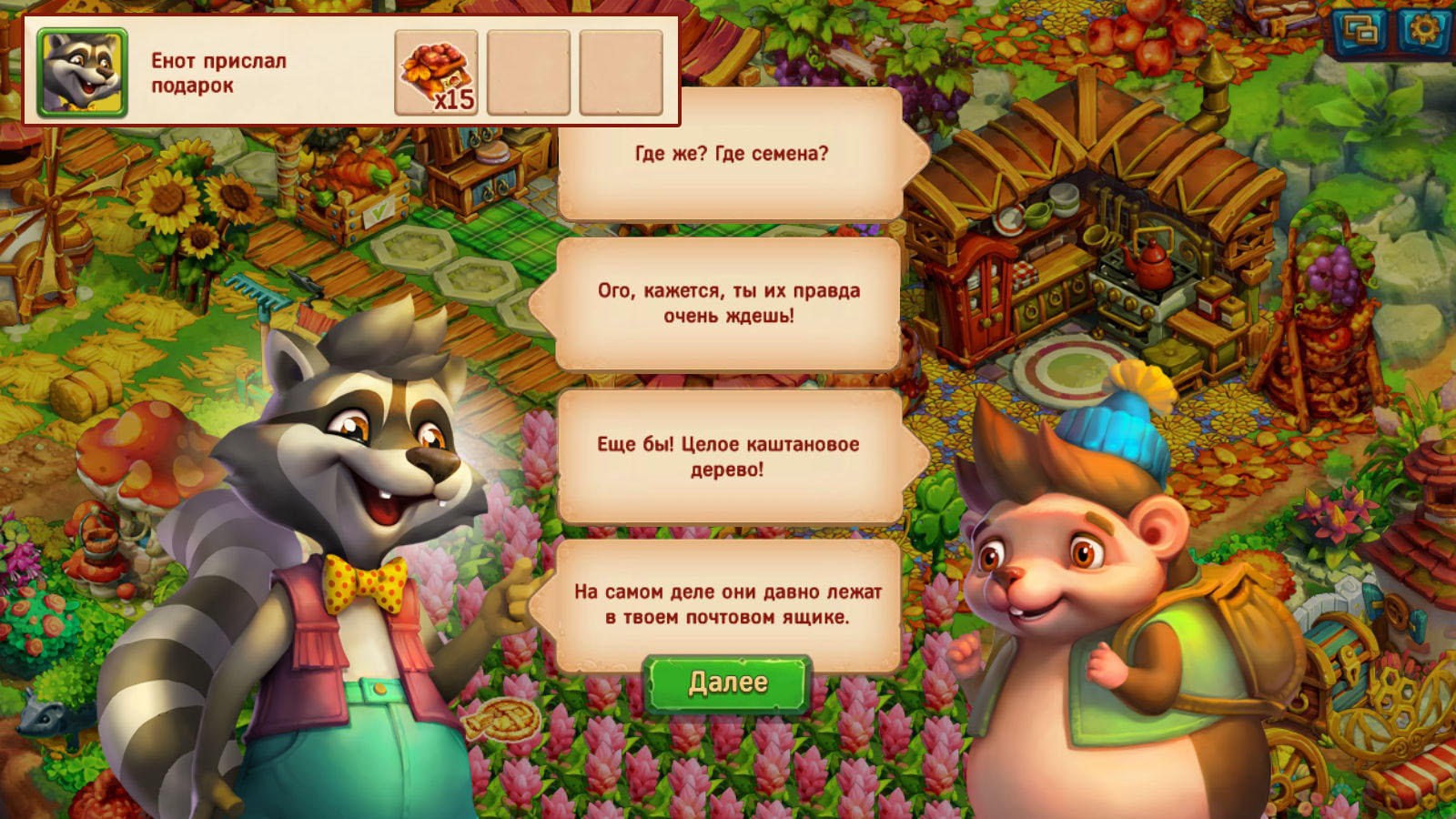Viewport: 1456px width, 819px height.
Task: Continue dialogue with the Далее button
Action: (x=727, y=682)
